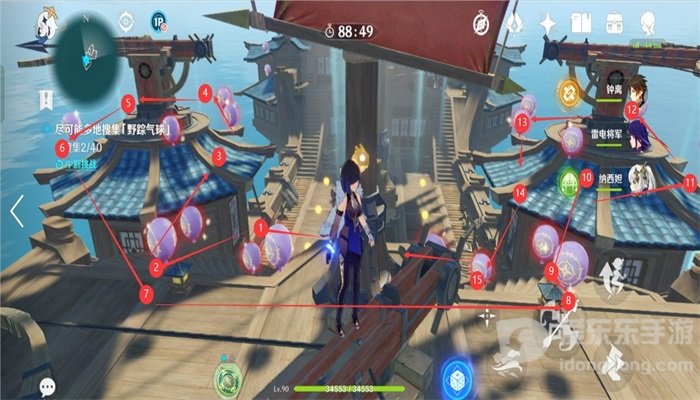Tap the co-op mode 1P icon
Viewport: 700px width, 400px height.
(x=157, y=21)
